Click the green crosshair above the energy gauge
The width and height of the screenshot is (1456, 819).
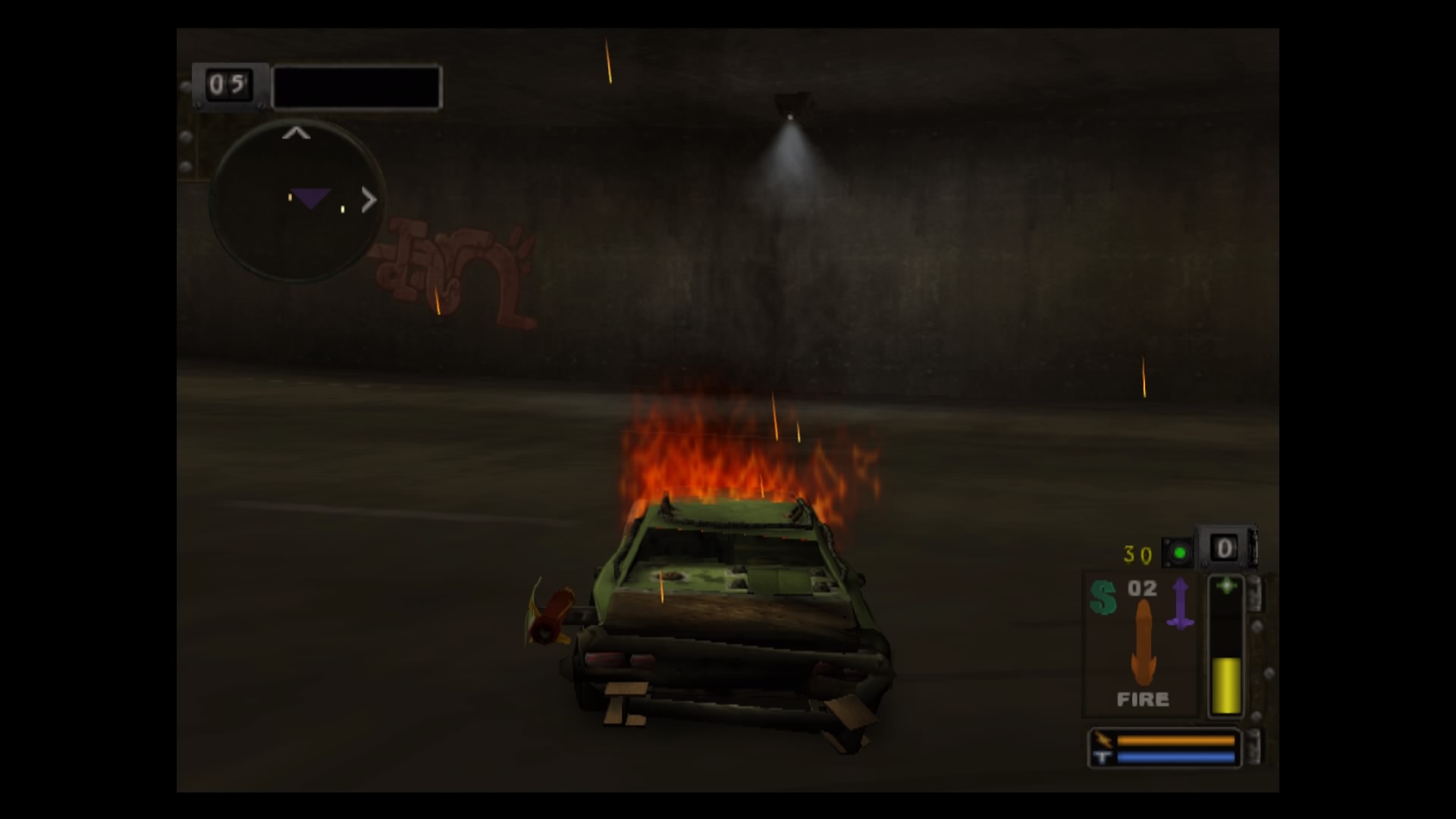(1226, 586)
